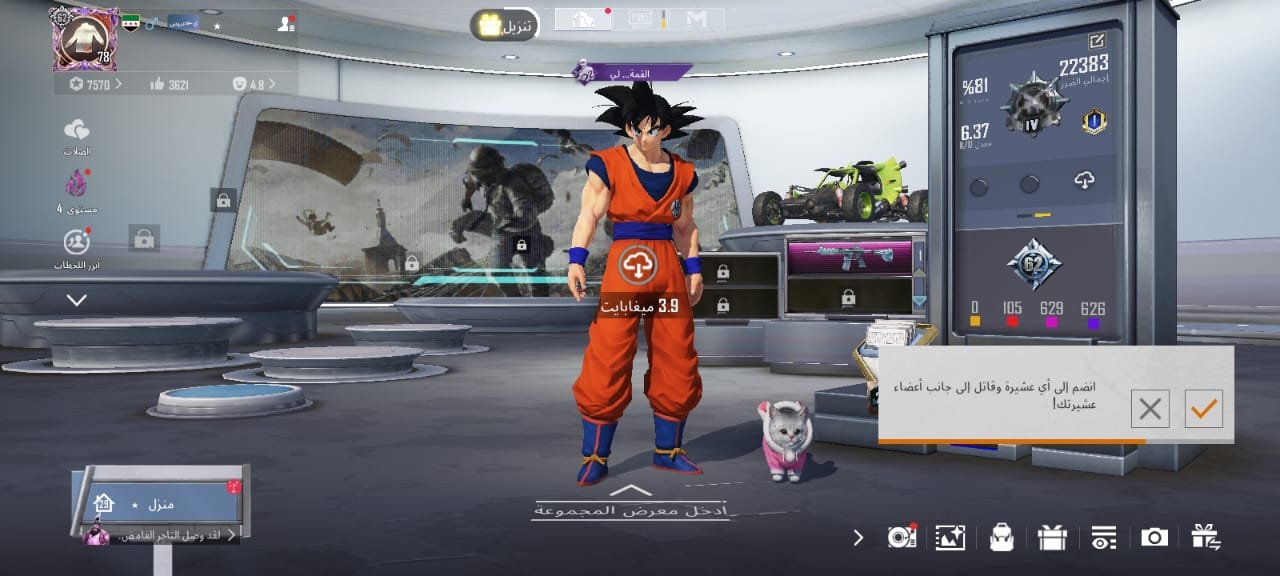Expand the left side menu chevron

(x=77, y=300)
